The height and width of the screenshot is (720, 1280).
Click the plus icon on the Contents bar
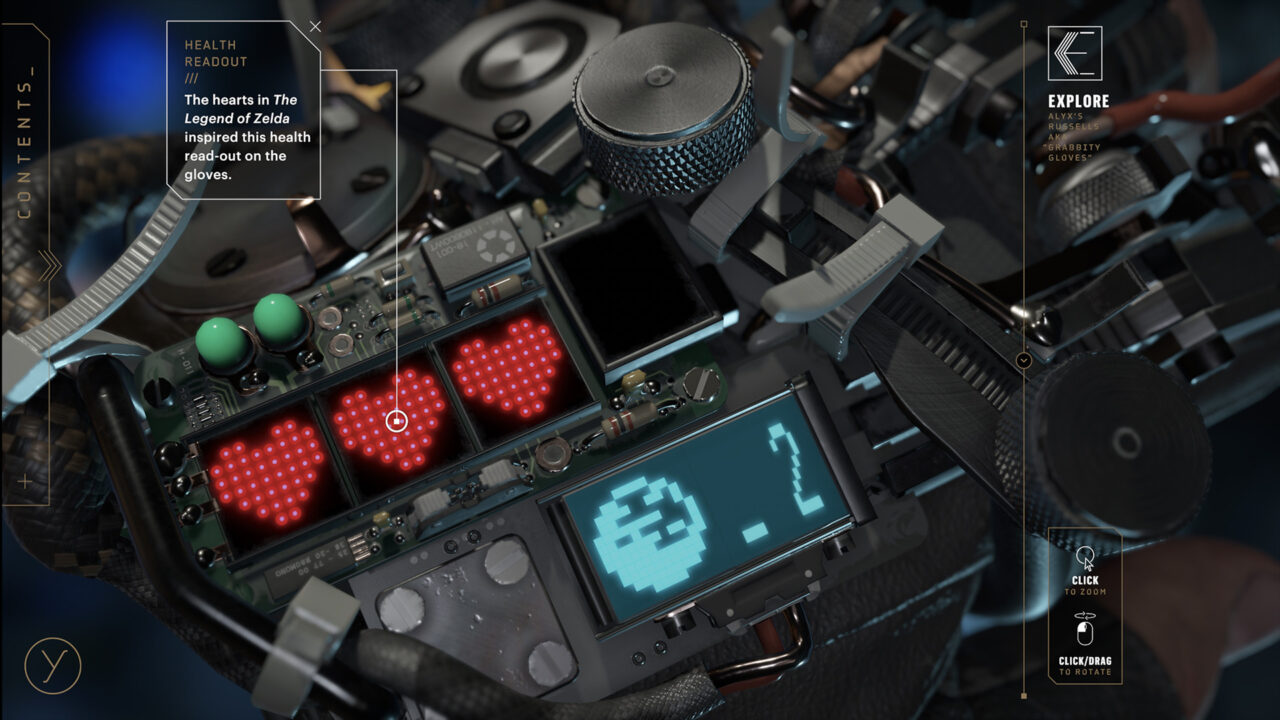pos(25,482)
